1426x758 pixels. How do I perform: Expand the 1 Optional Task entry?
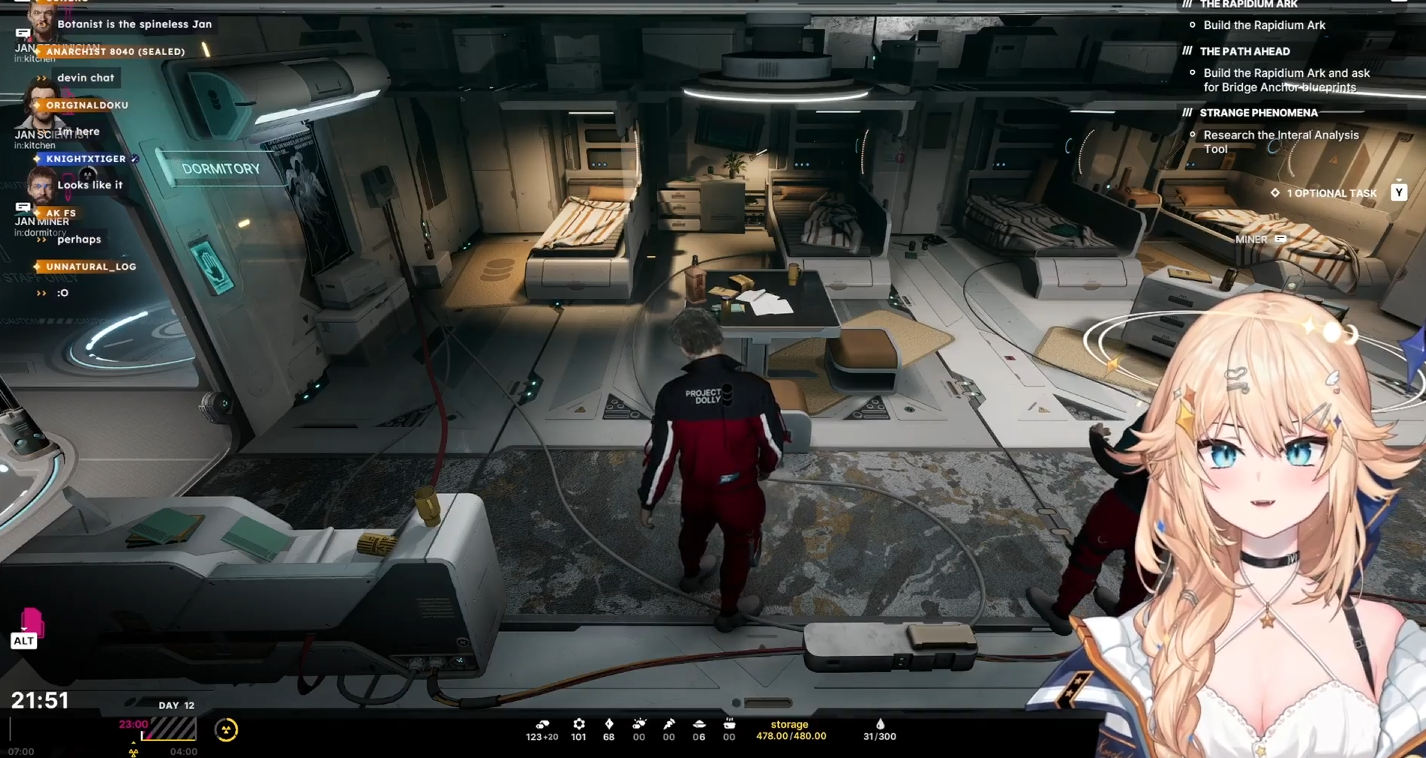(1331, 193)
